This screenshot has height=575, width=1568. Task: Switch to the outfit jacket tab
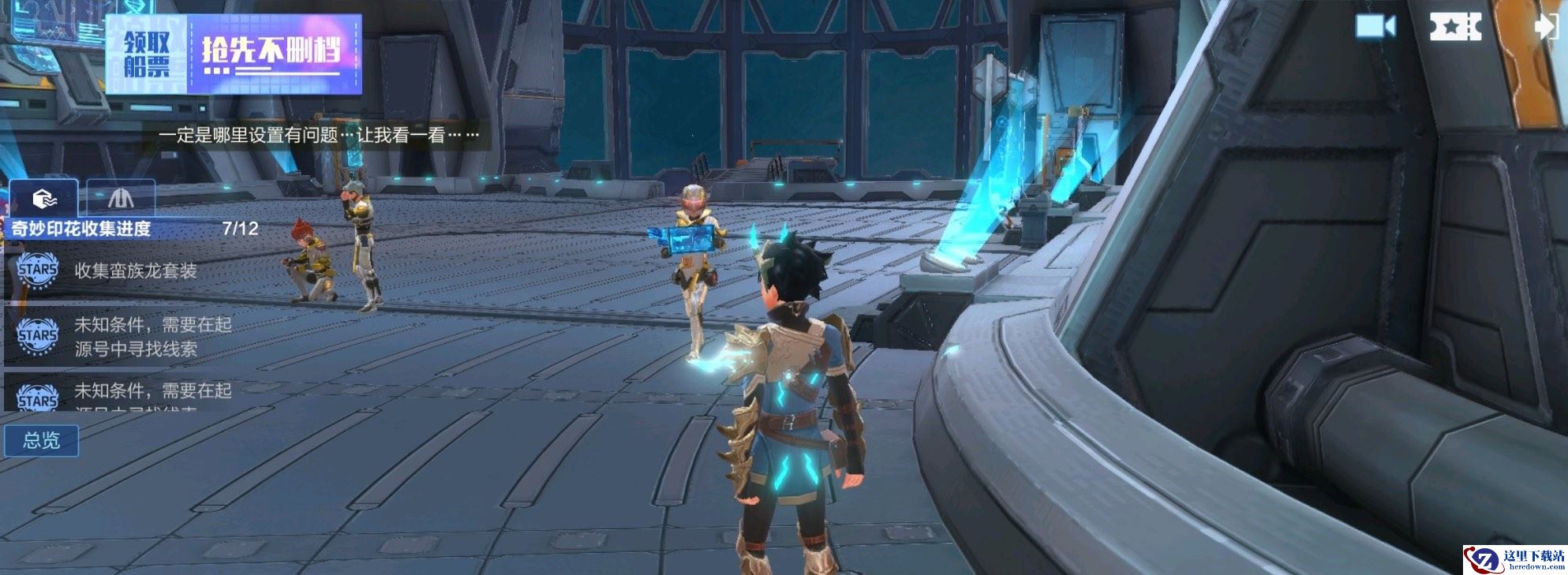tap(121, 197)
